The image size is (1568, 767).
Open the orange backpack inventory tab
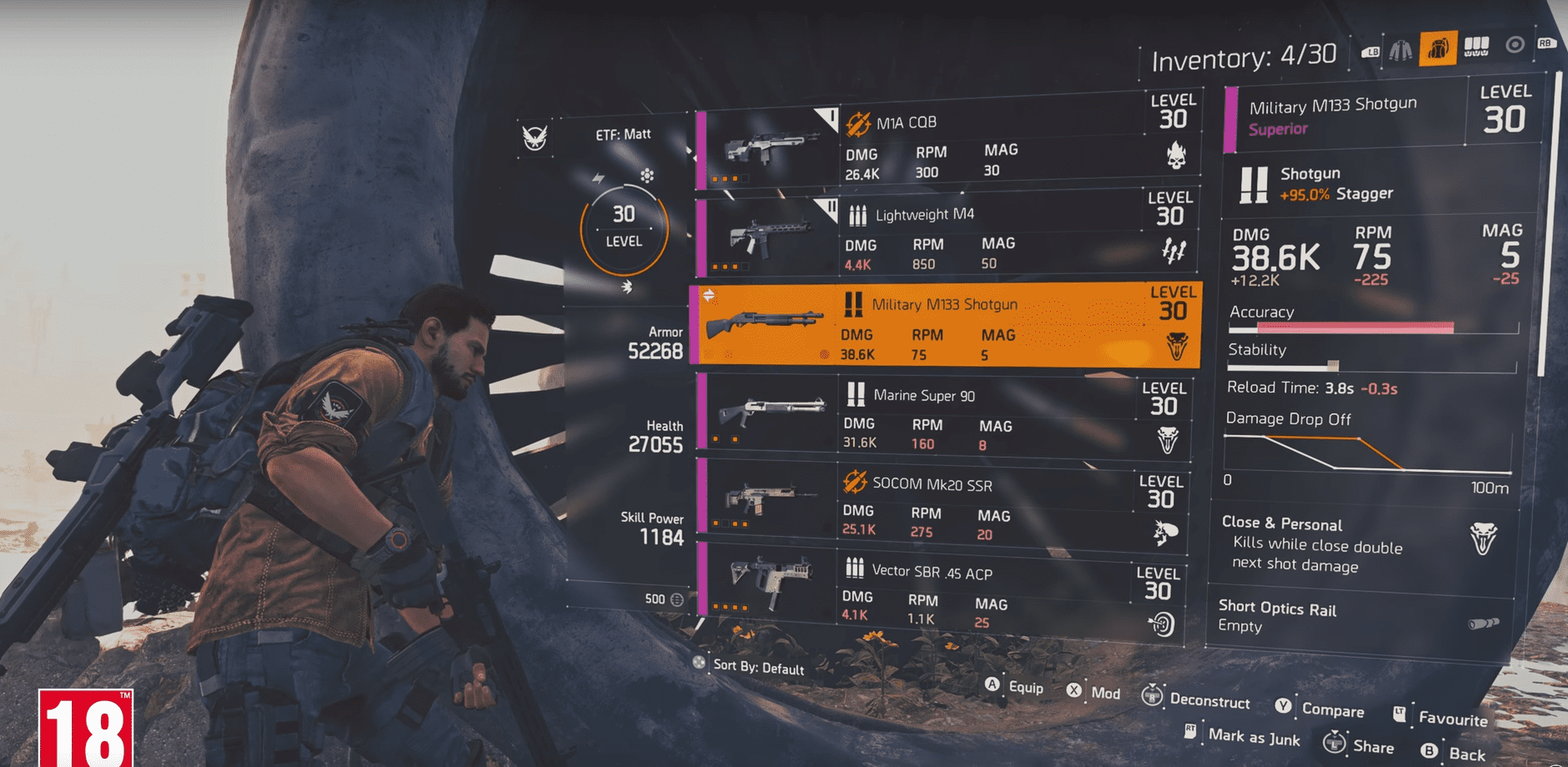[x=1437, y=49]
